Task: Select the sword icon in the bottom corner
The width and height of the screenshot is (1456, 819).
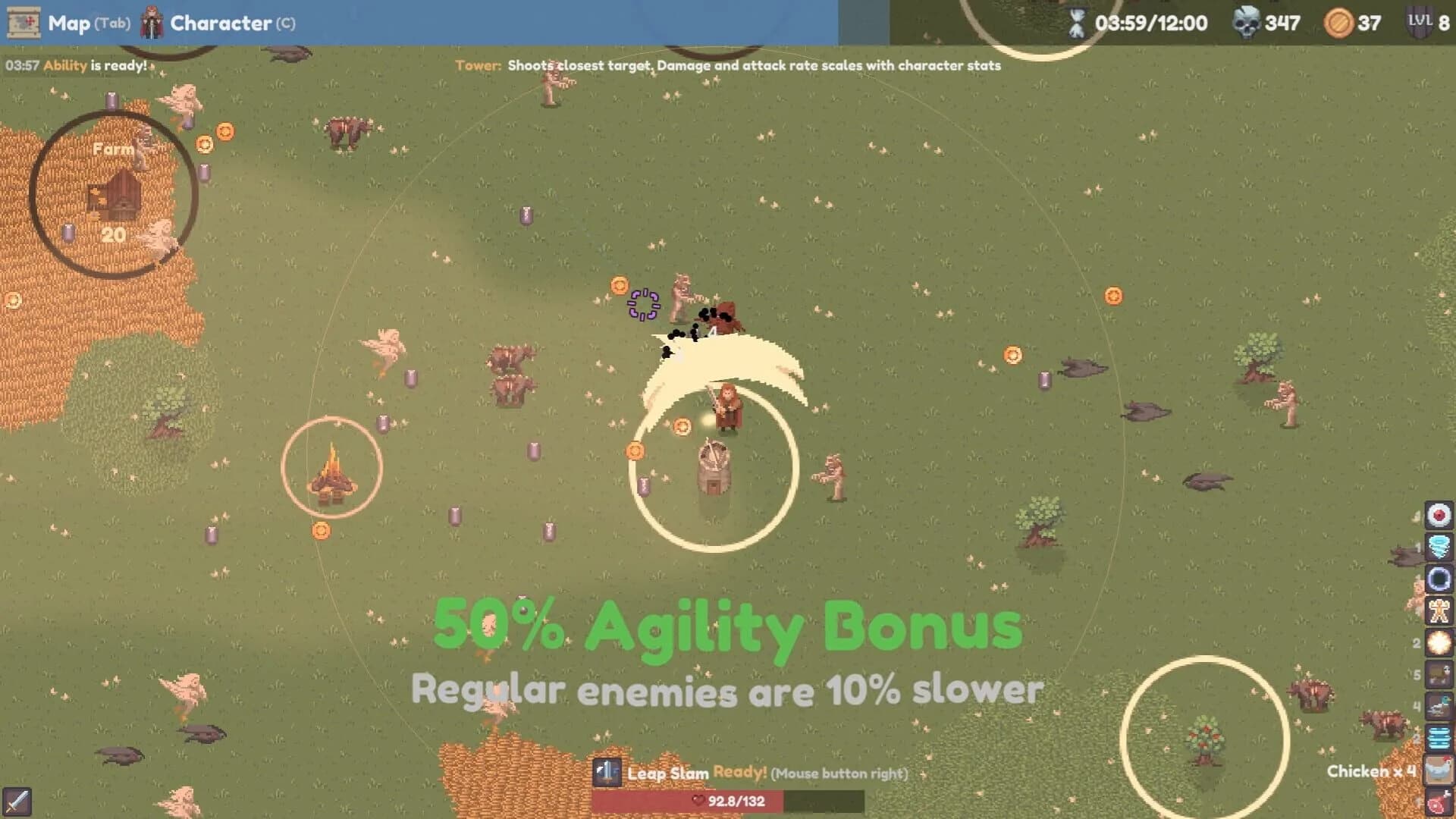Action: pyautogui.click(x=19, y=800)
